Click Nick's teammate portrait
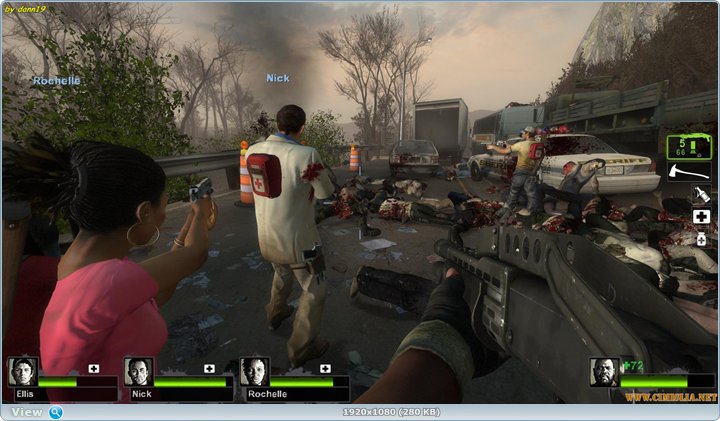Viewport: 720px width, 421px height. [139, 372]
